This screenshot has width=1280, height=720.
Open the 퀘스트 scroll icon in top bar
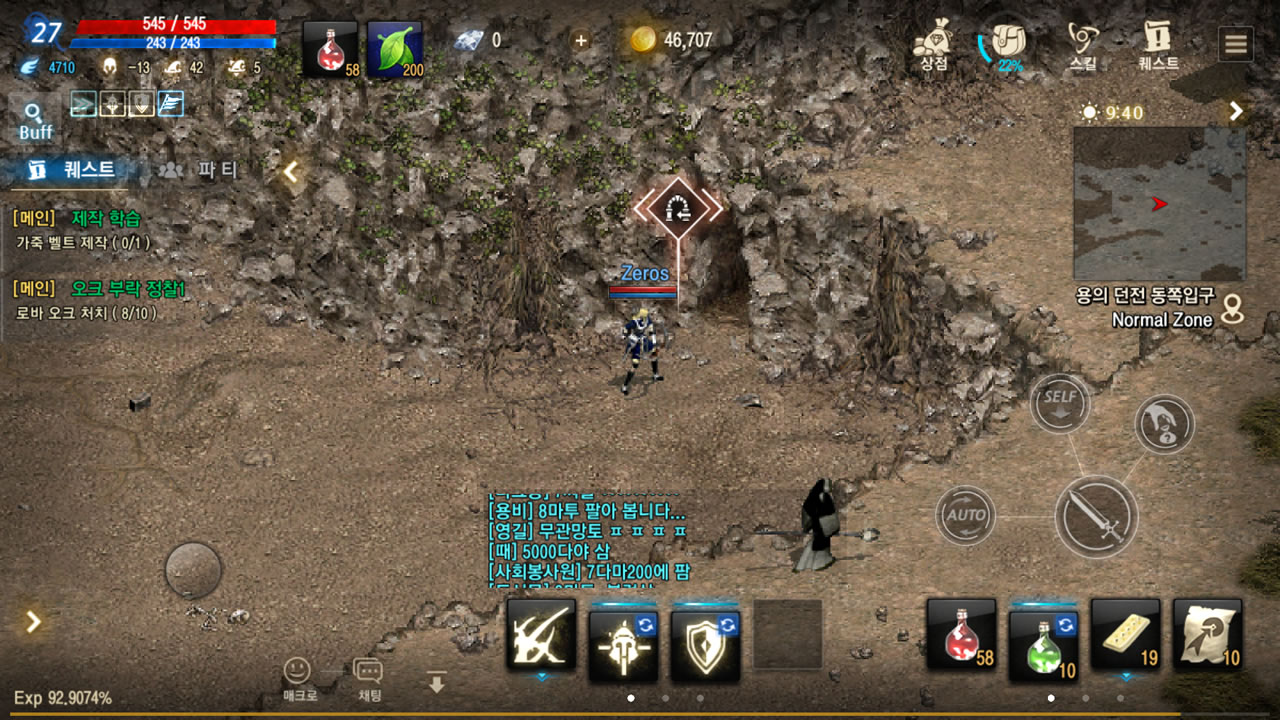click(x=1158, y=45)
